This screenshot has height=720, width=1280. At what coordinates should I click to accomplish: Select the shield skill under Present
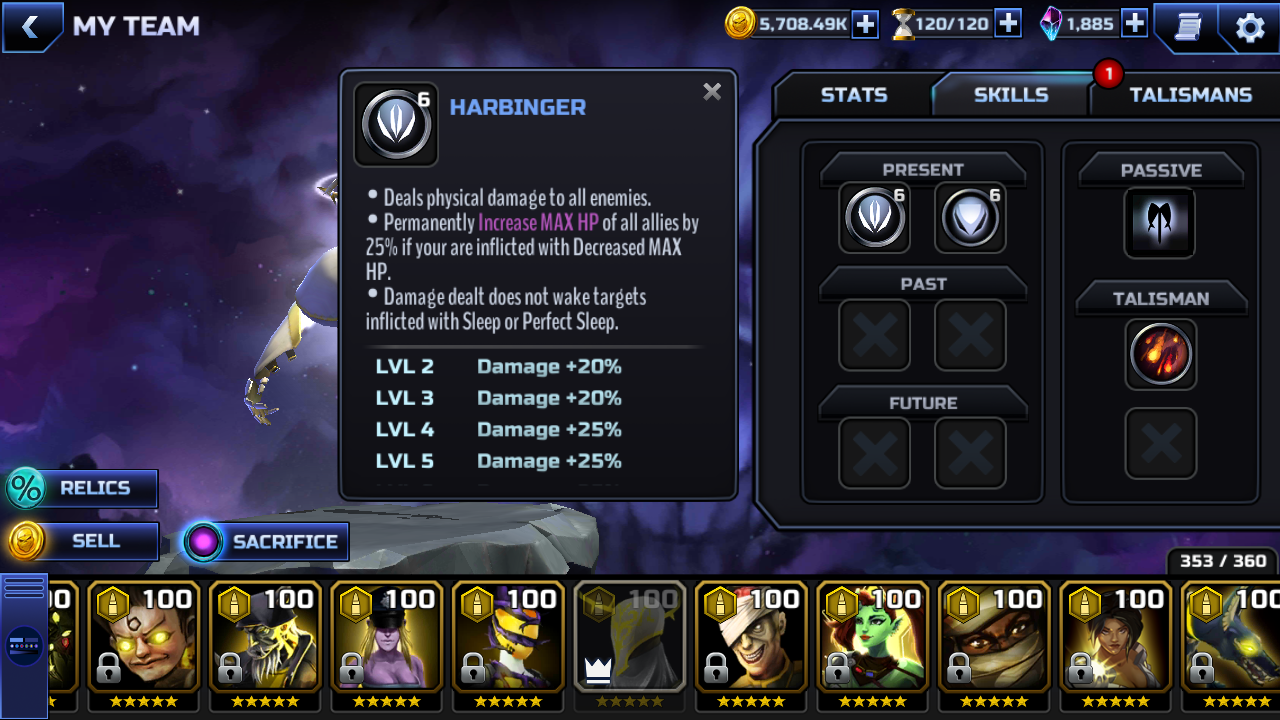click(x=970, y=217)
